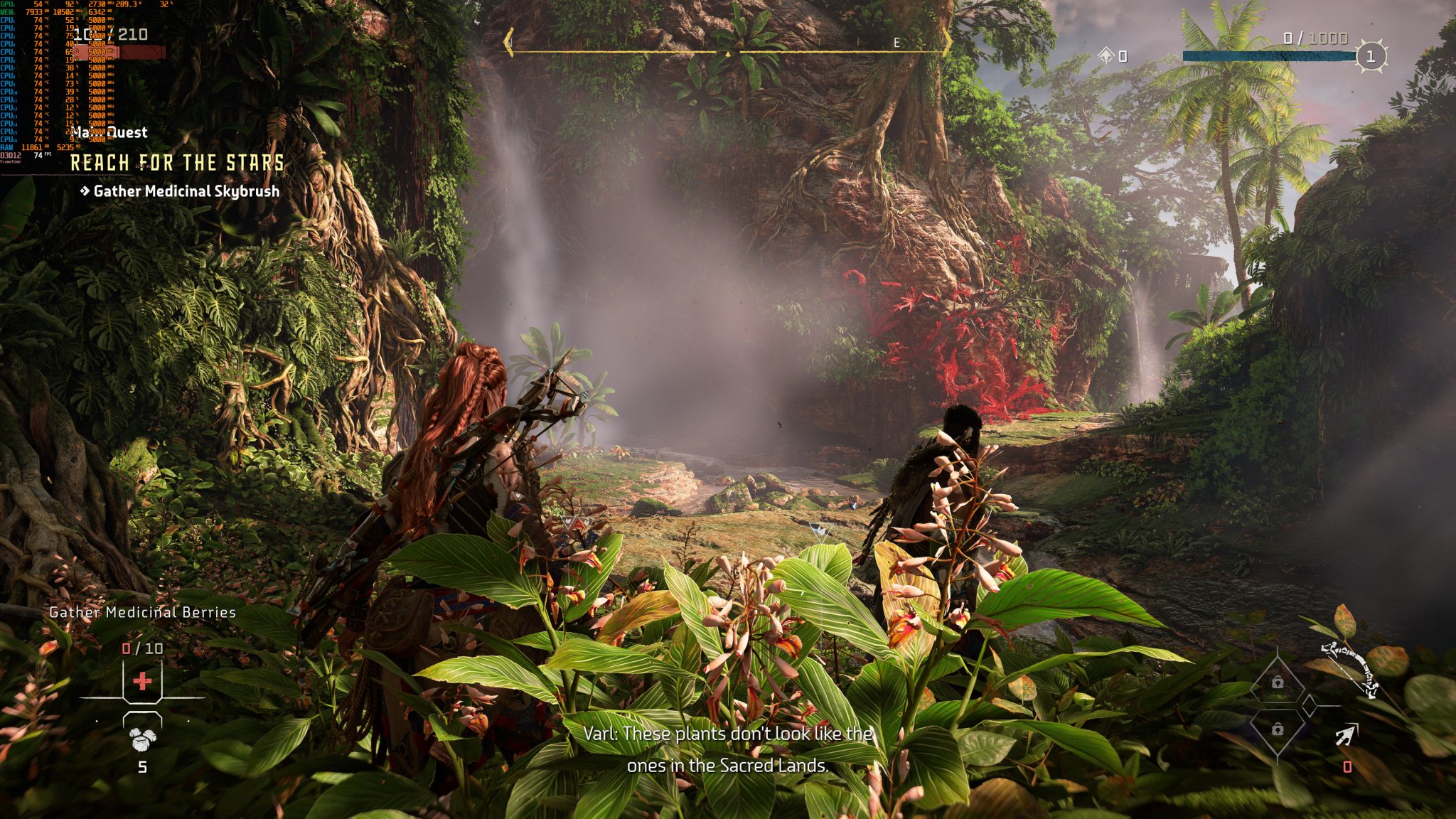Click the upper locked tool slot padlock

[x=1278, y=681]
